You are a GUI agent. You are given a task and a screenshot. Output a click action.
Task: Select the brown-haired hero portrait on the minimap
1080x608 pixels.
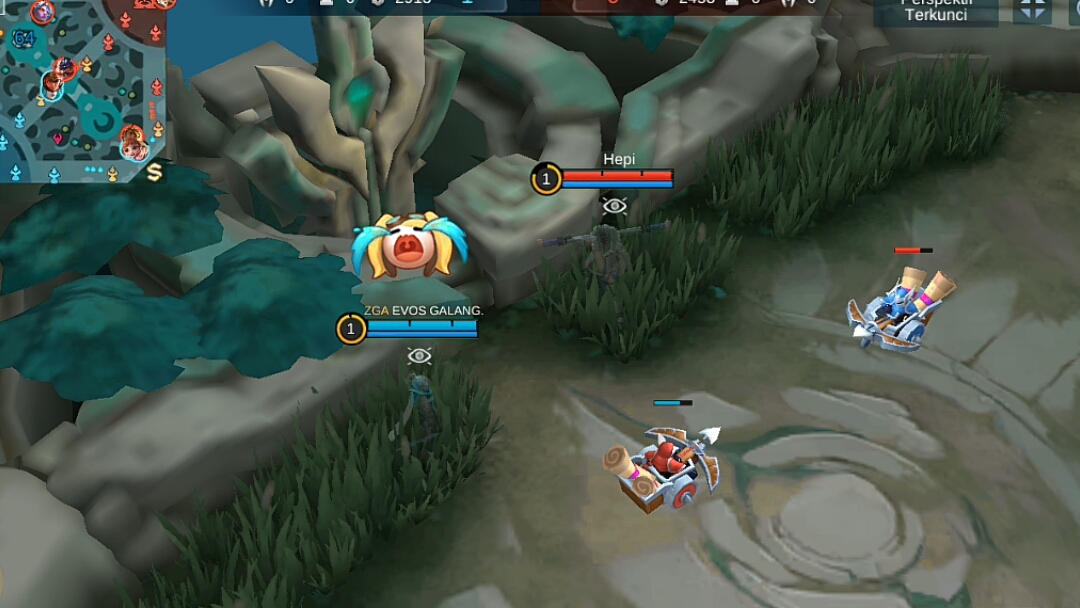tap(53, 84)
